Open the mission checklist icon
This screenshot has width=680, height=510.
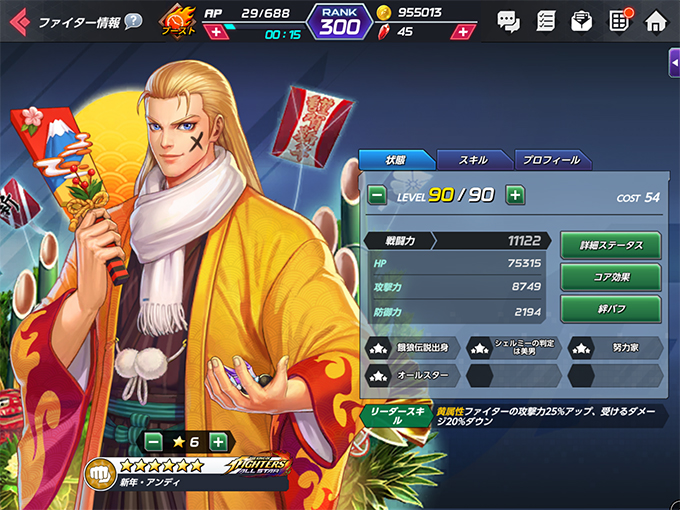pyautogui.click(x=545, y=20)
